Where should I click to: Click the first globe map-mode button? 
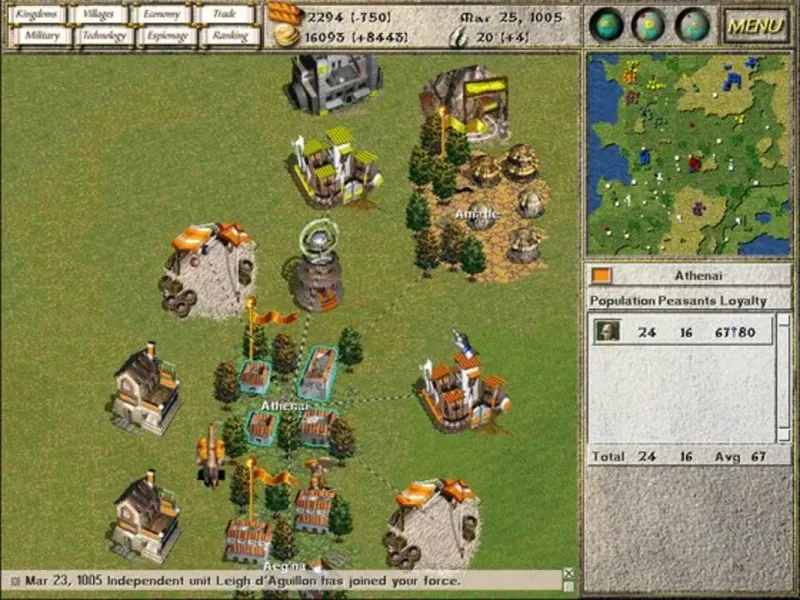[x=606, y=25]
